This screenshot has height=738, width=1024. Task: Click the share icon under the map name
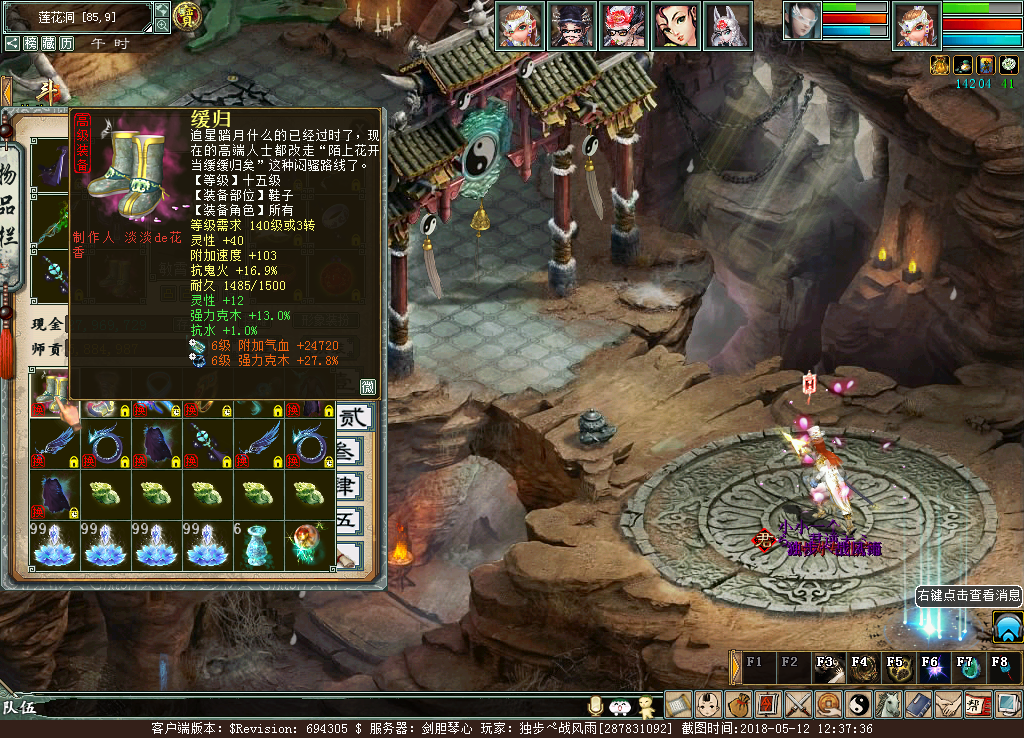coord(12,44)
